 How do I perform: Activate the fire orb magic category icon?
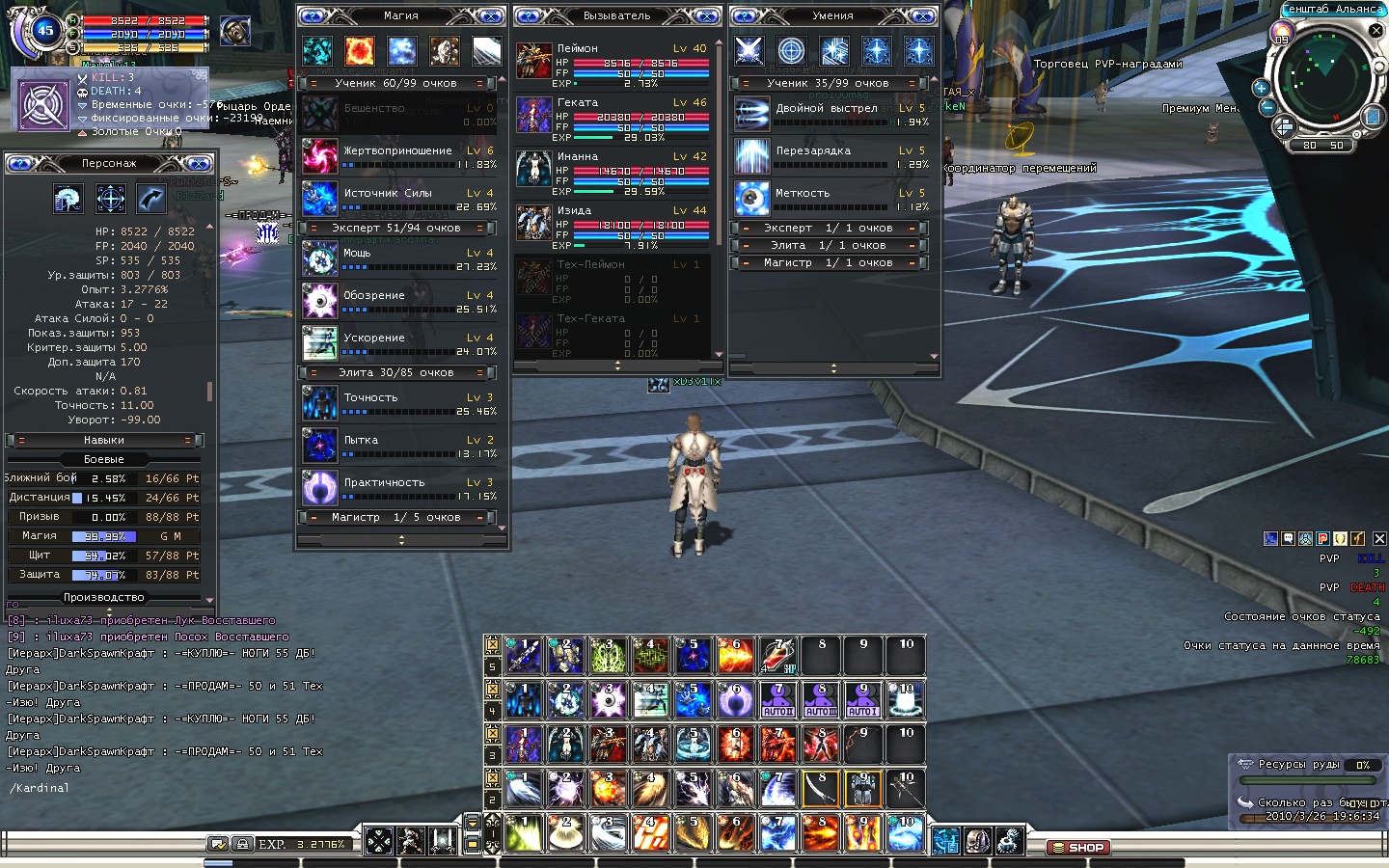[x=360, y=50]
